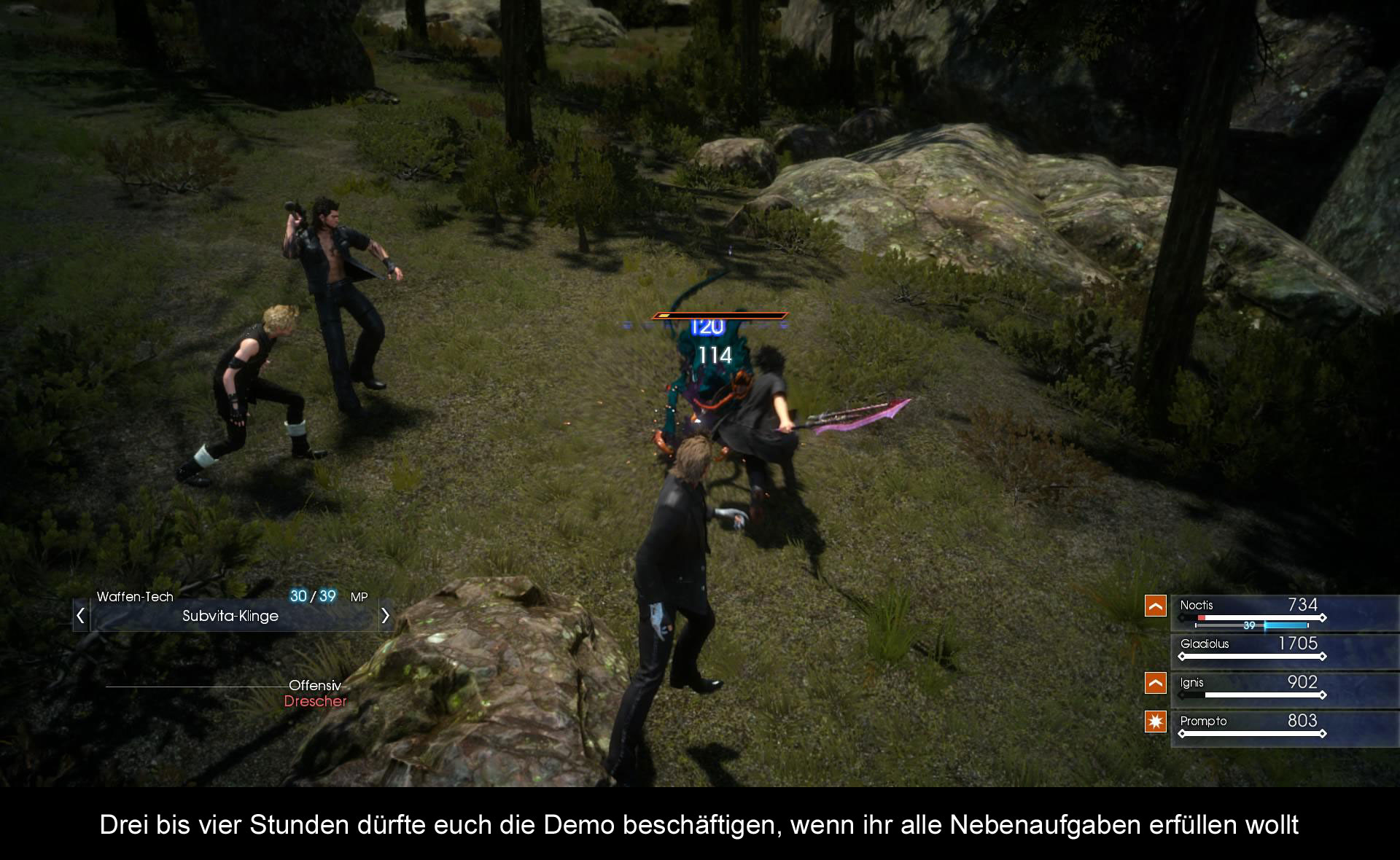The width and height of the screenshot is (1400, 860).
Task: Click the right arrow of Waffen-Tech selector
Action: 385,616
